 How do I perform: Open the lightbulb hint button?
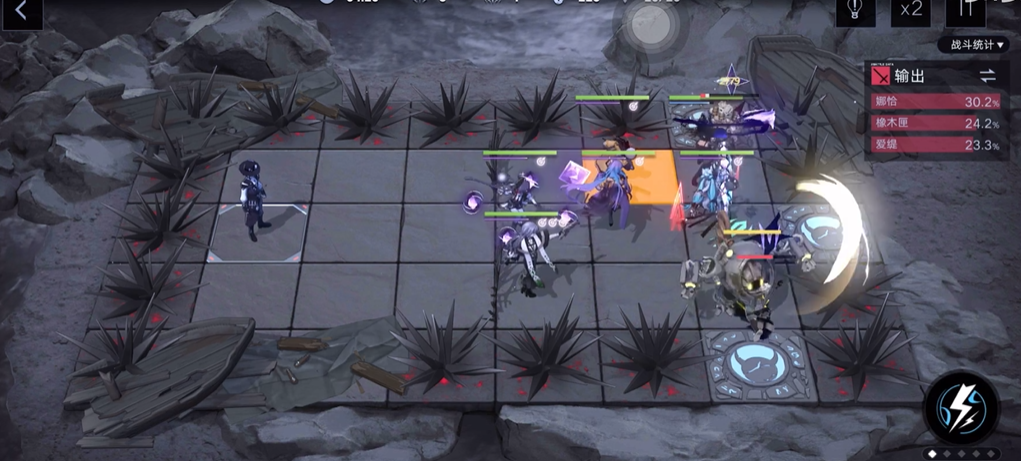coord(856,10)
